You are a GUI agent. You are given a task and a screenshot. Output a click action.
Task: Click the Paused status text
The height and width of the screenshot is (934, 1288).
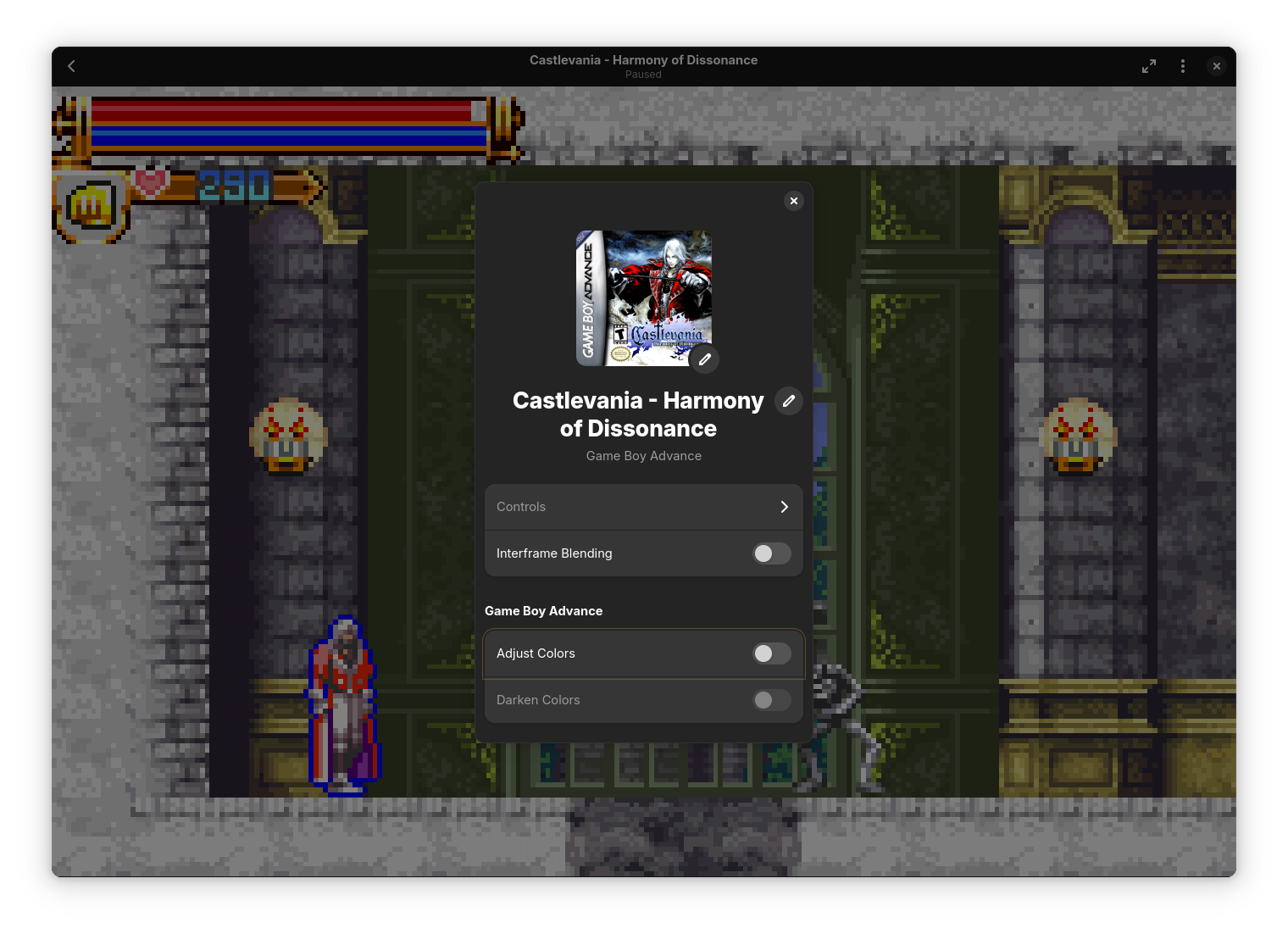643,75
